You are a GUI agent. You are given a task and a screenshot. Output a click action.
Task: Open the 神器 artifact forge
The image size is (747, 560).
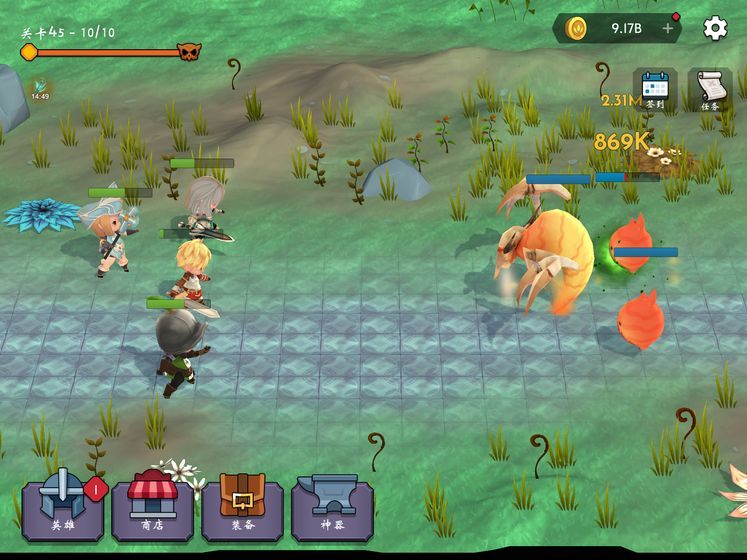[x=333, y=506]
